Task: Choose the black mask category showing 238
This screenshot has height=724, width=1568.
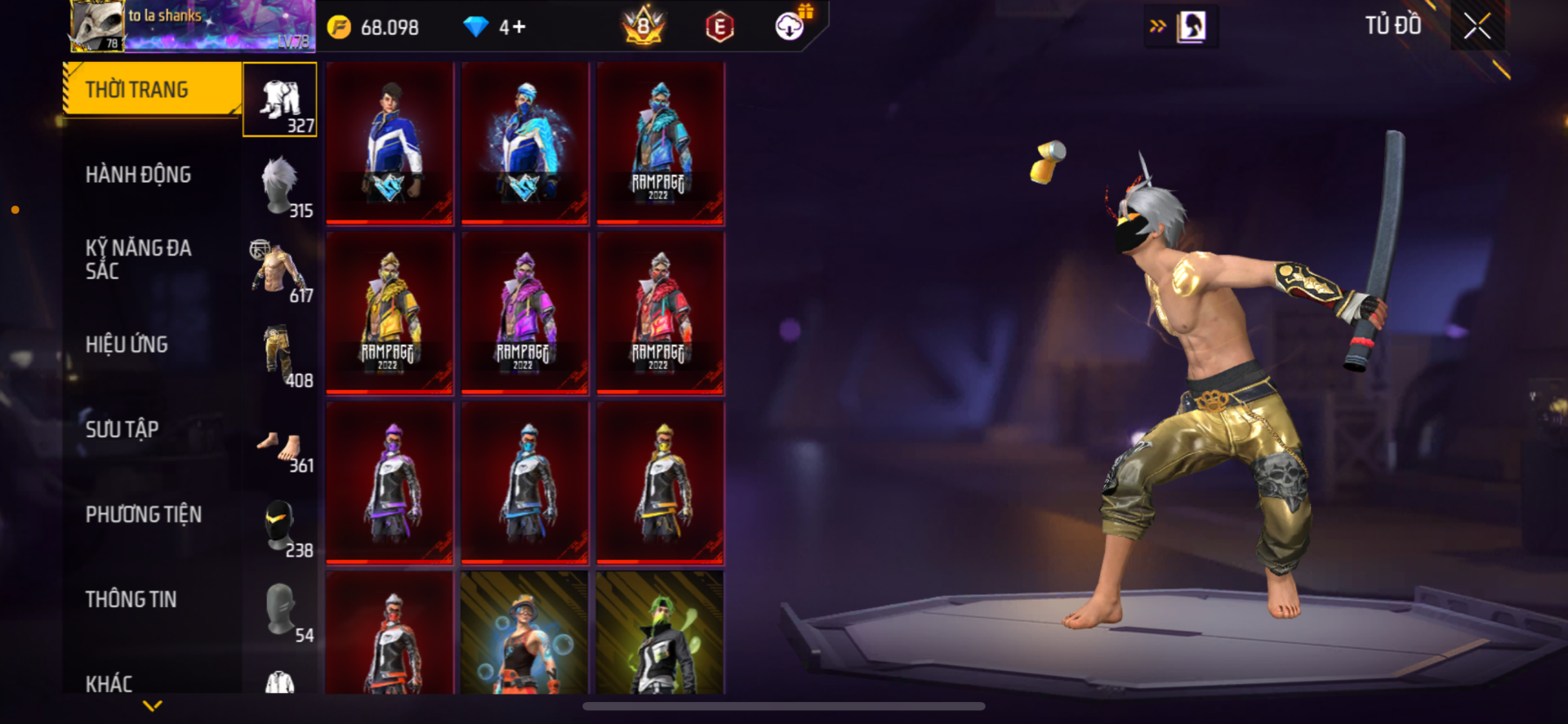Action: click(280, 525)
